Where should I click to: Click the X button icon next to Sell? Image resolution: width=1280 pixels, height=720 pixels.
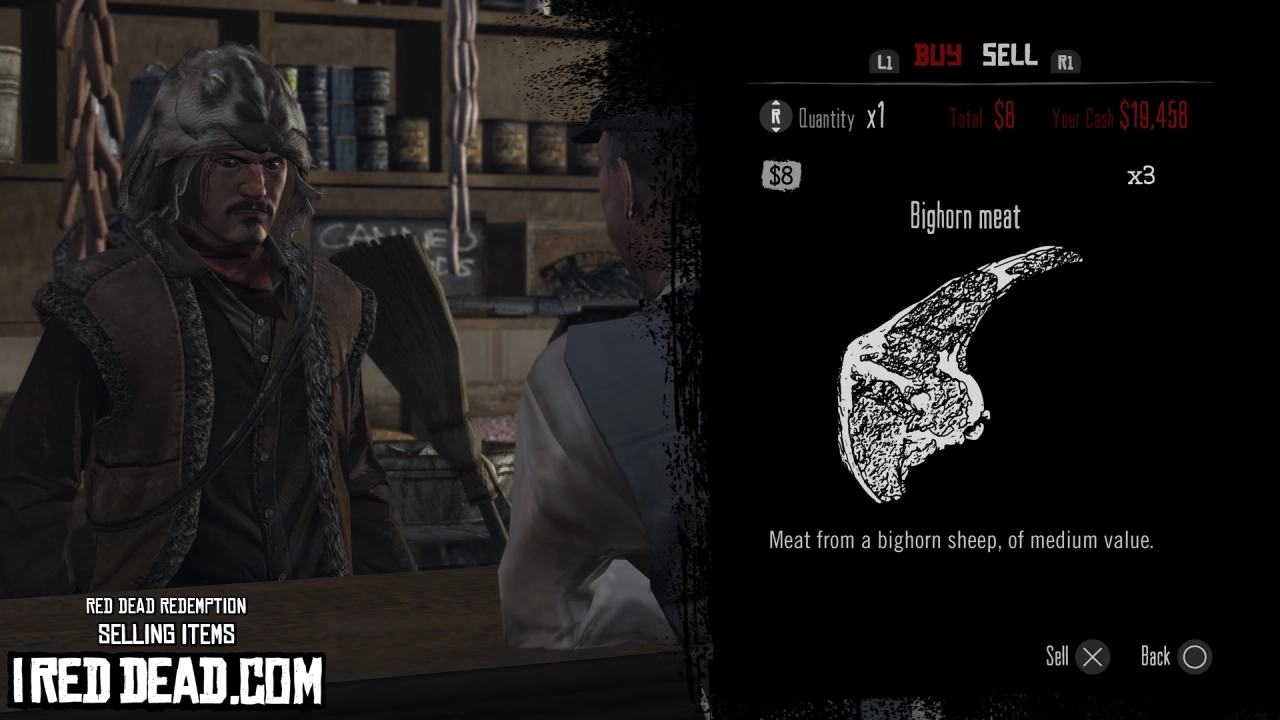(x=1090, y=657)
